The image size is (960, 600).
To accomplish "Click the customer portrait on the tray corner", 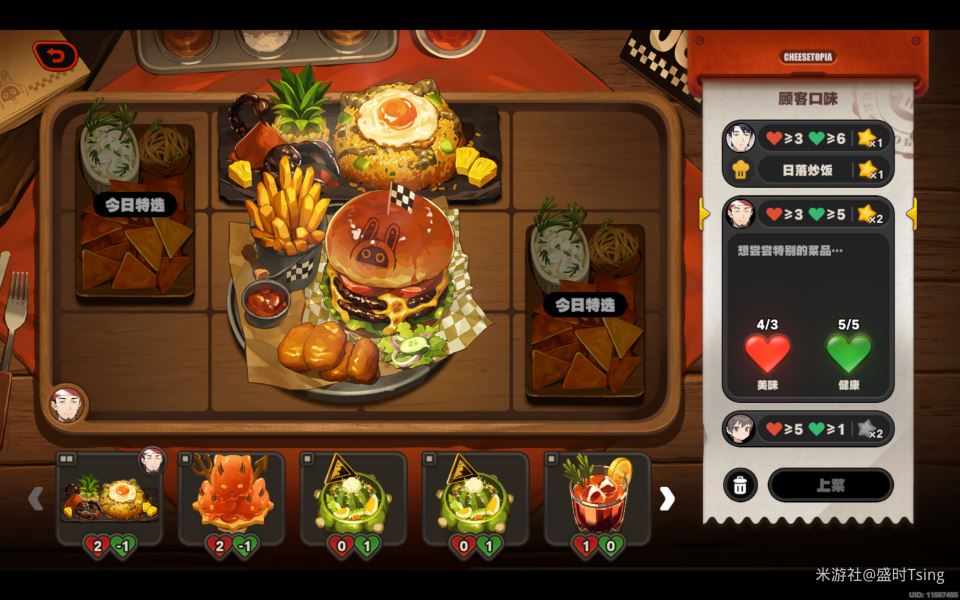I will coord(66,405).
